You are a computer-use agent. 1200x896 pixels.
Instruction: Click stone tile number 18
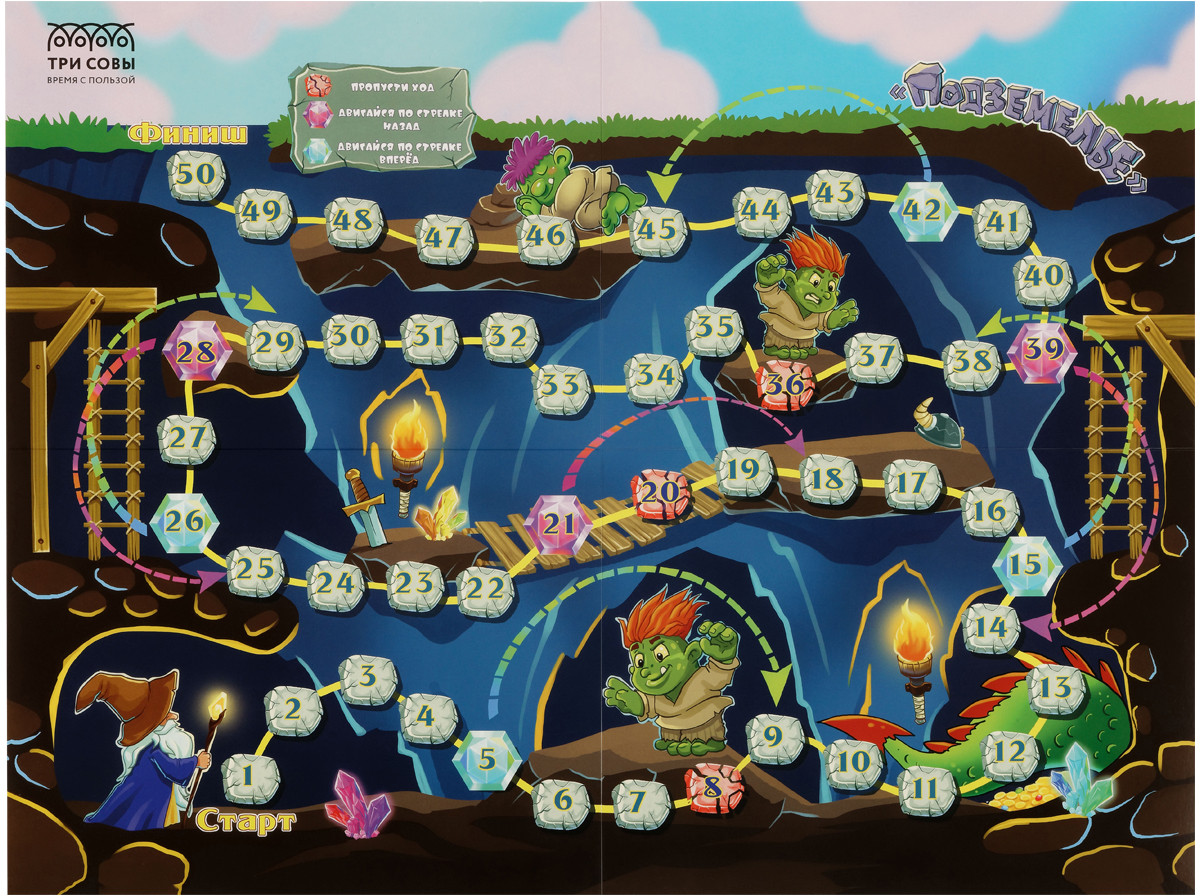829,479
